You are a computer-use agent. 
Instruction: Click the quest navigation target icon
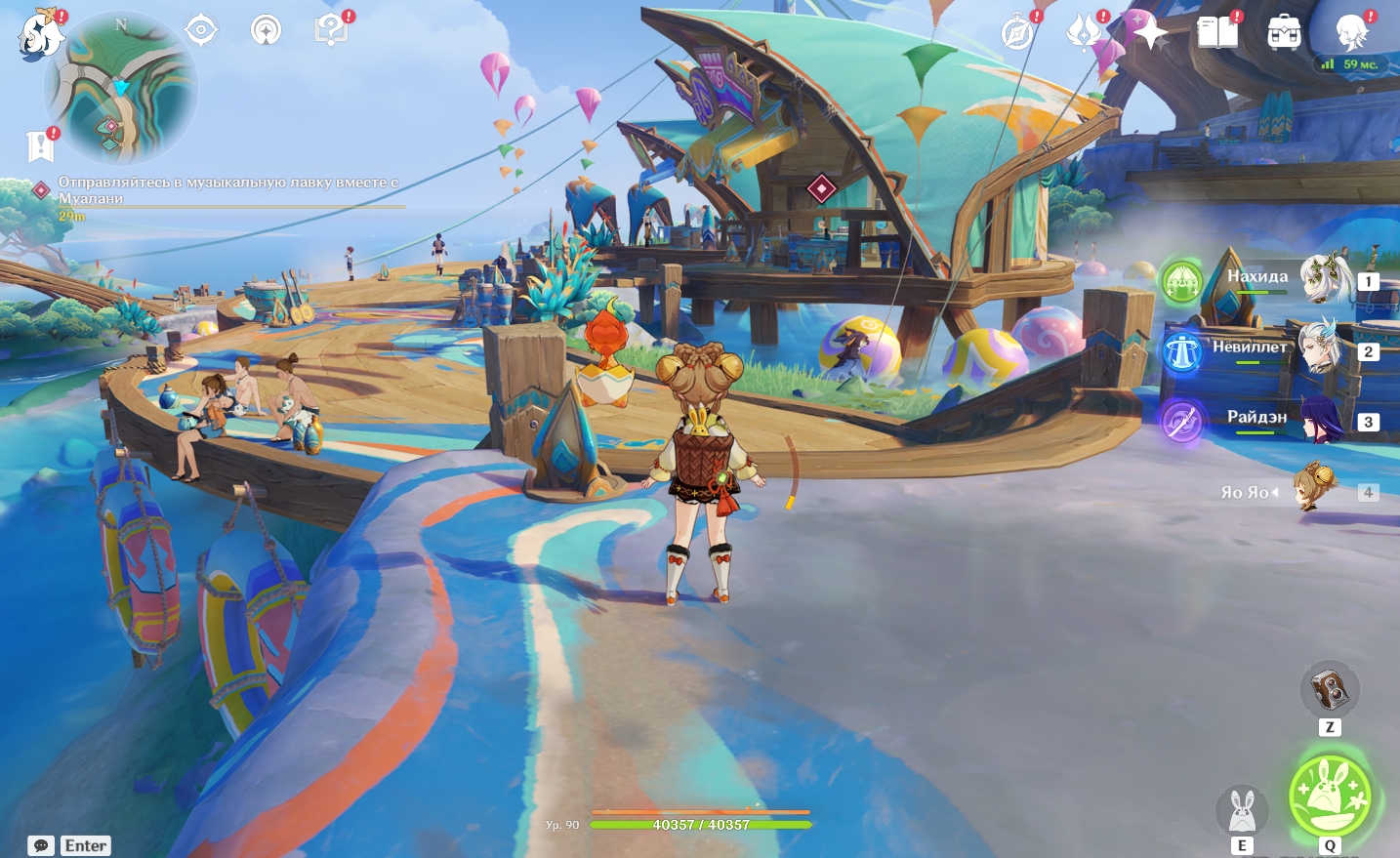click(x=201, y=30)
